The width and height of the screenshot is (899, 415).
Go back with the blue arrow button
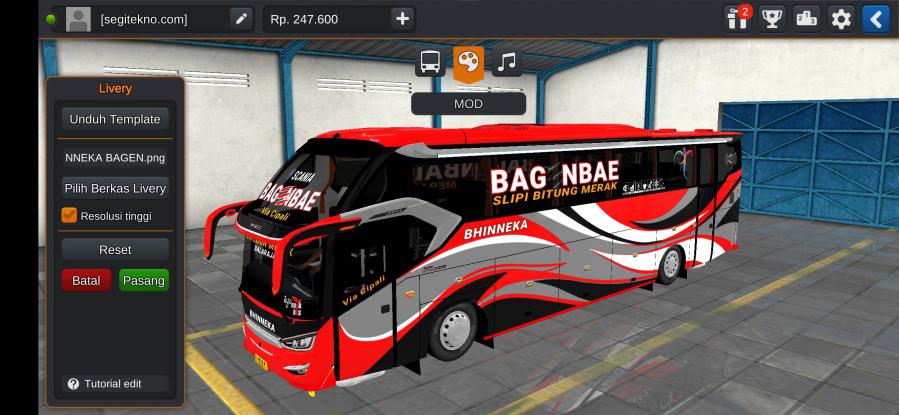tap(876, 18)
